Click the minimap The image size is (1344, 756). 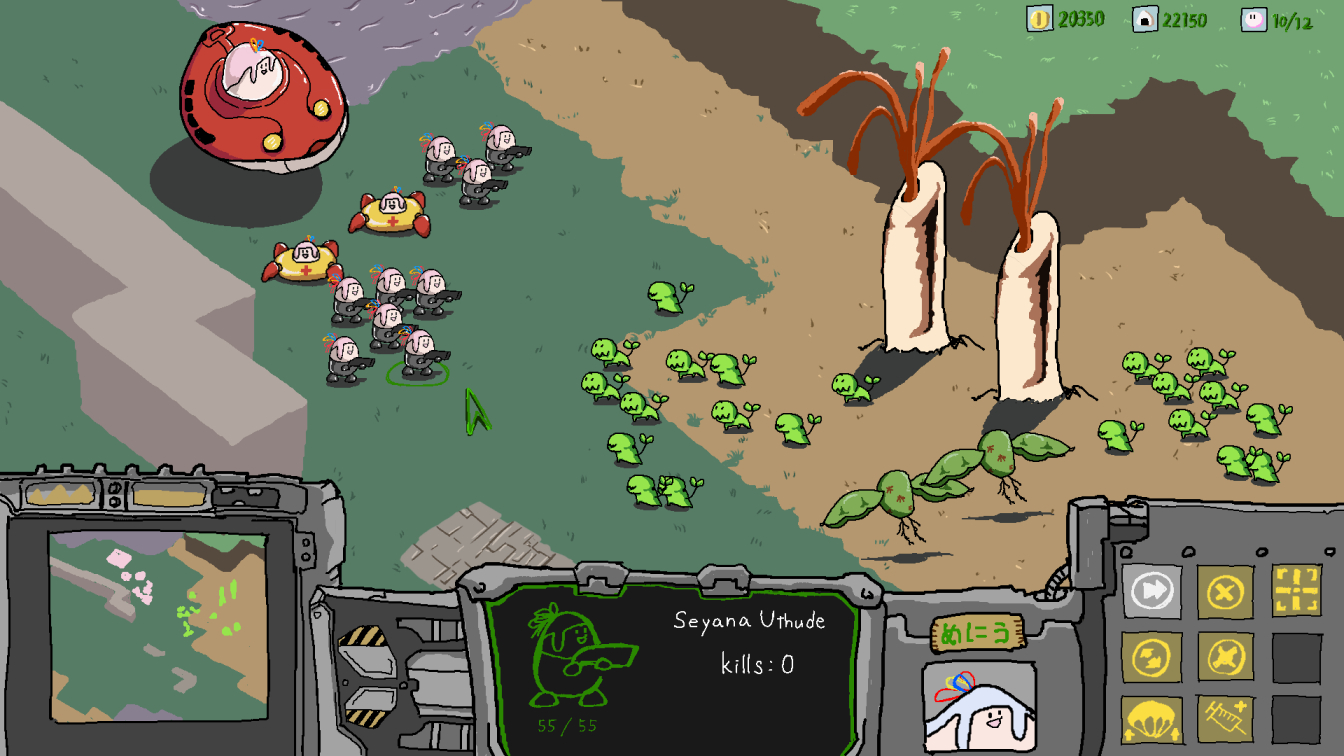click(x=158, y=626)
